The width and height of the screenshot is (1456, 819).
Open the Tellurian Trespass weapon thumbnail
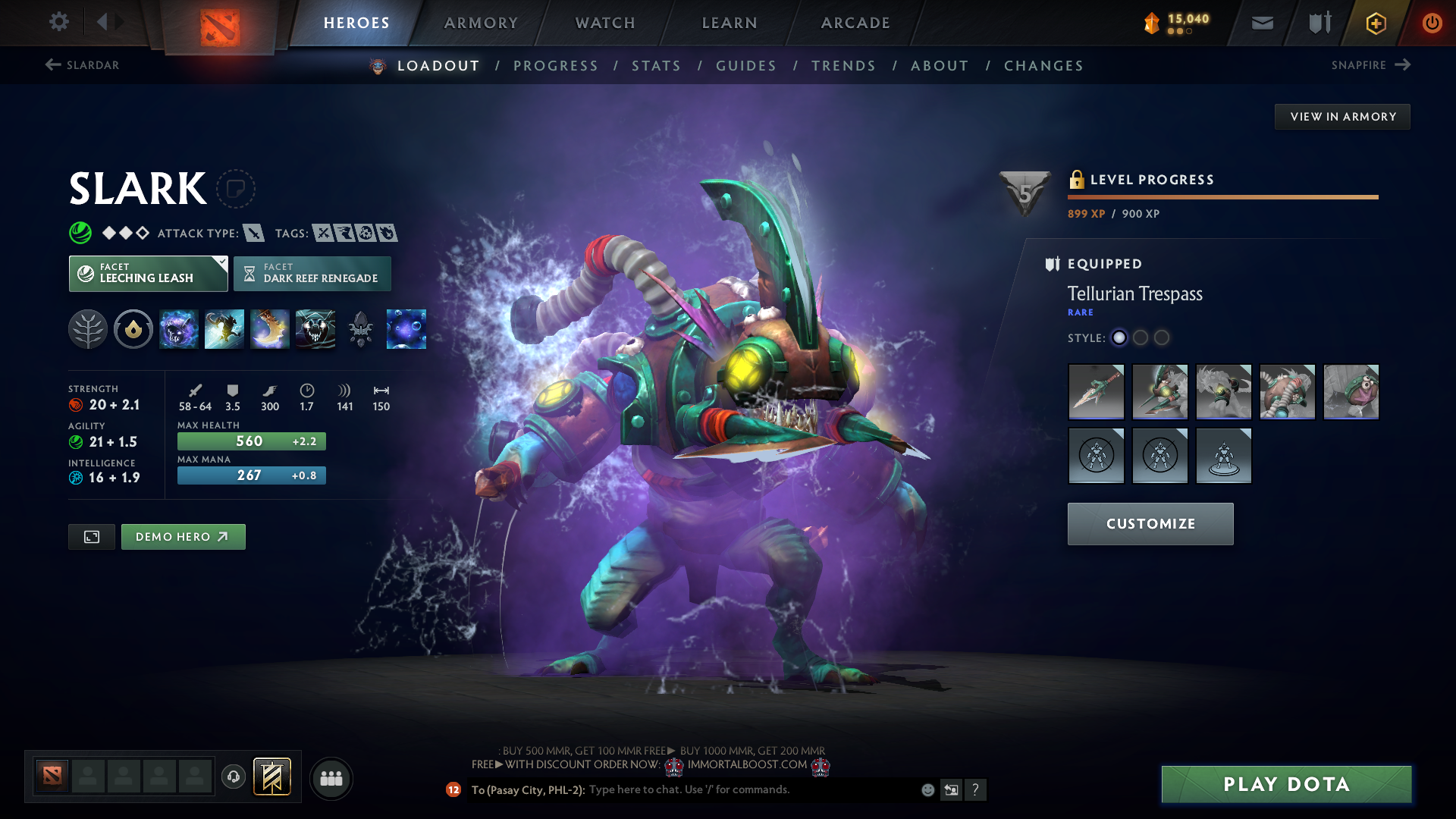(x=1096, y=392)
